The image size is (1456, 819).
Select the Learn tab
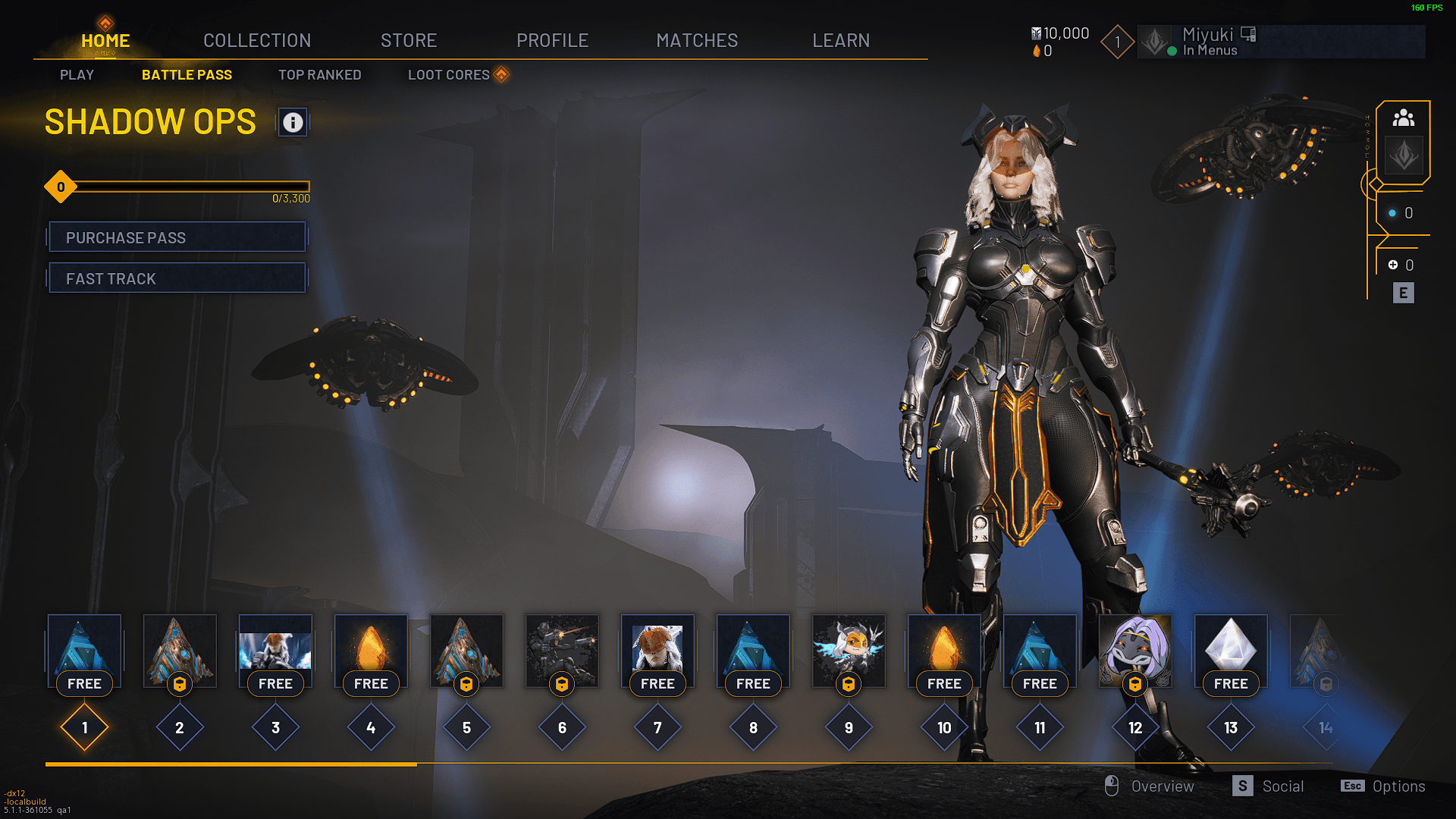click(x=841, y=40)
